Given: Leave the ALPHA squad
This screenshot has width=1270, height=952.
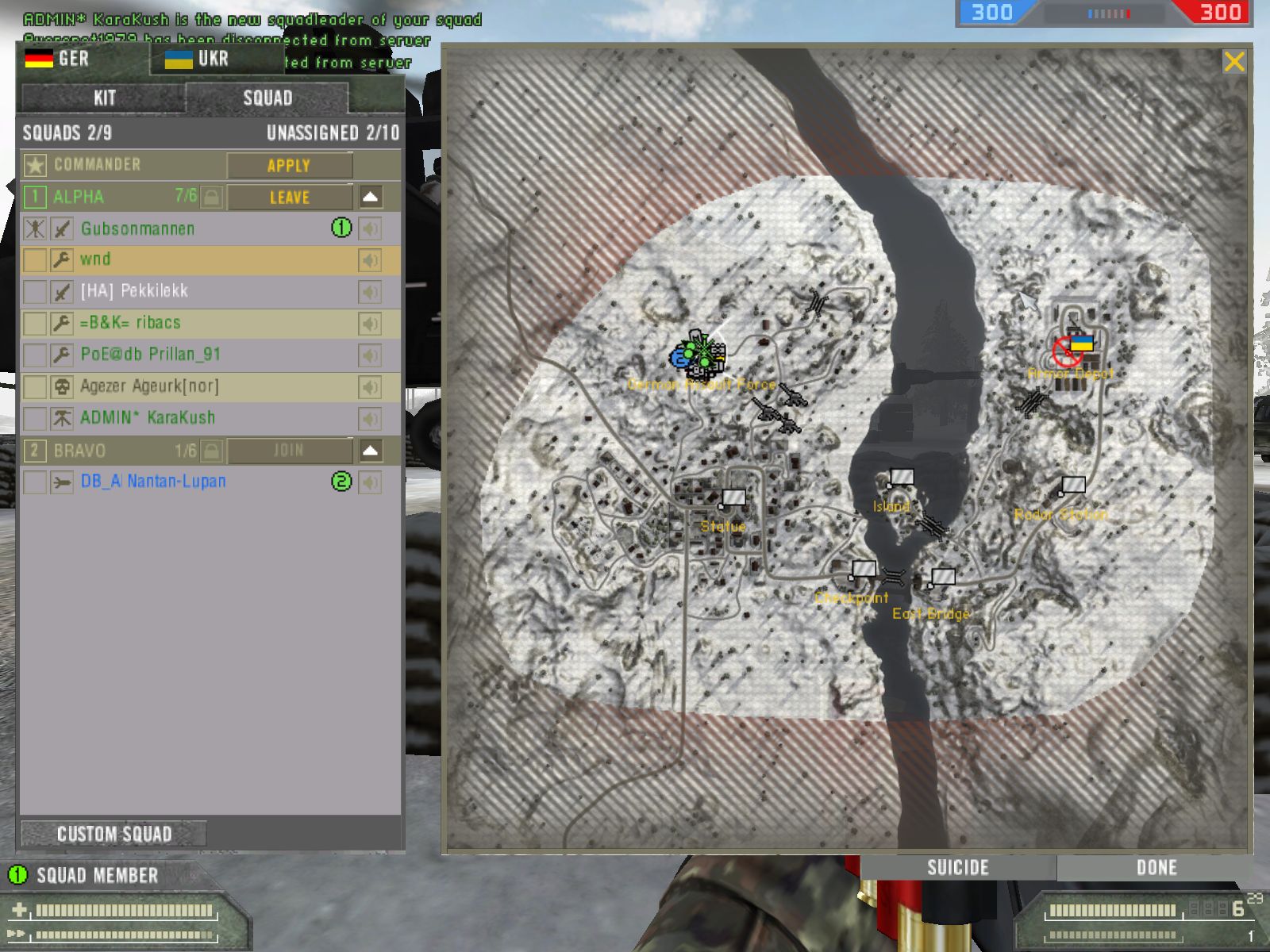Looking at the screenshot, I should click(289, 198).
